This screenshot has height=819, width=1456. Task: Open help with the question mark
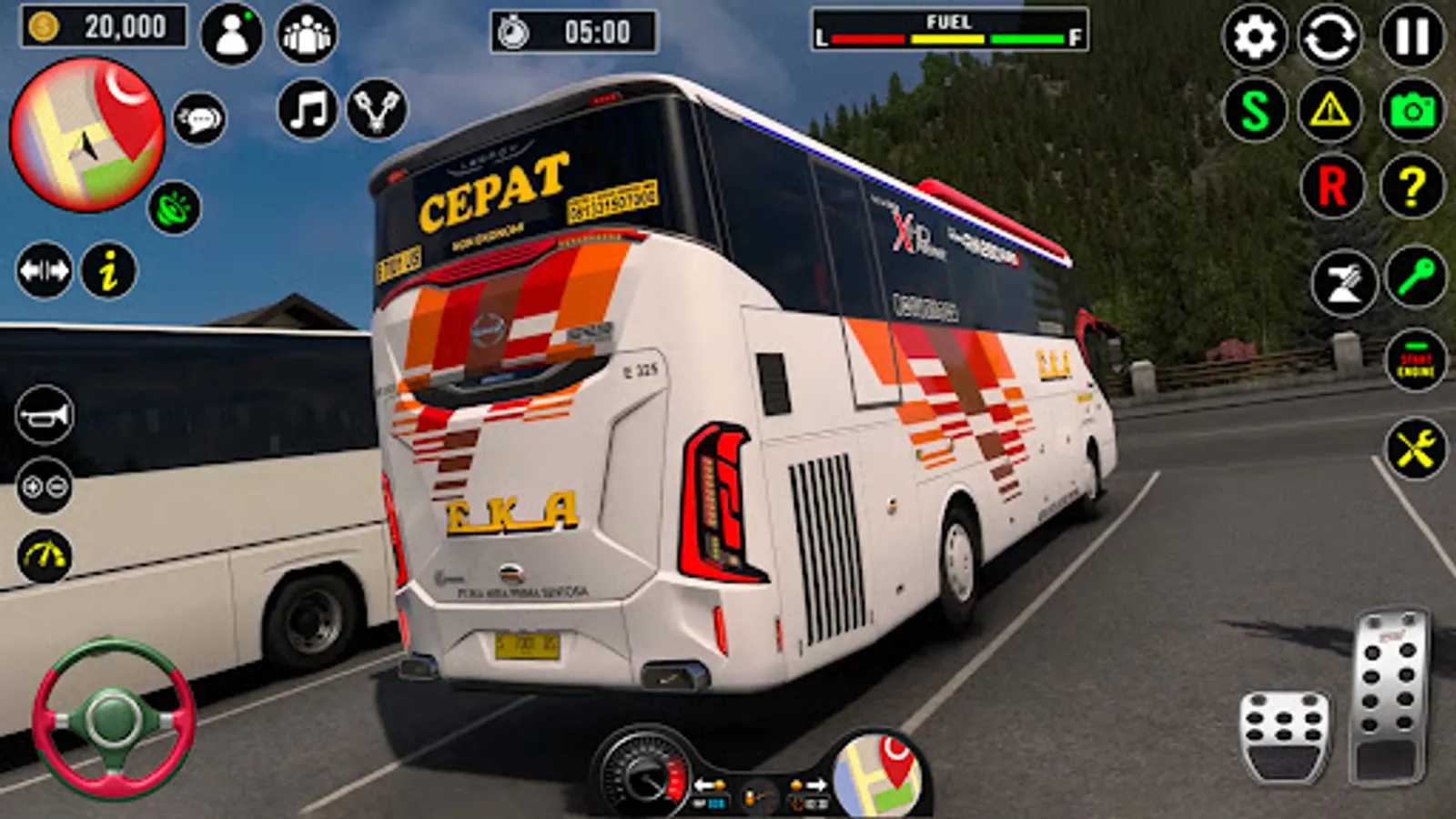(1411, 187)
